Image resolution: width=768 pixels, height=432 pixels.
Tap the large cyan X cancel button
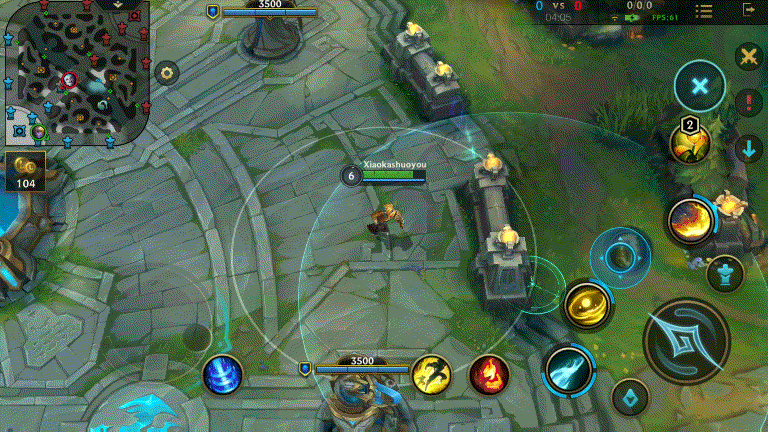tap(700, 87)
